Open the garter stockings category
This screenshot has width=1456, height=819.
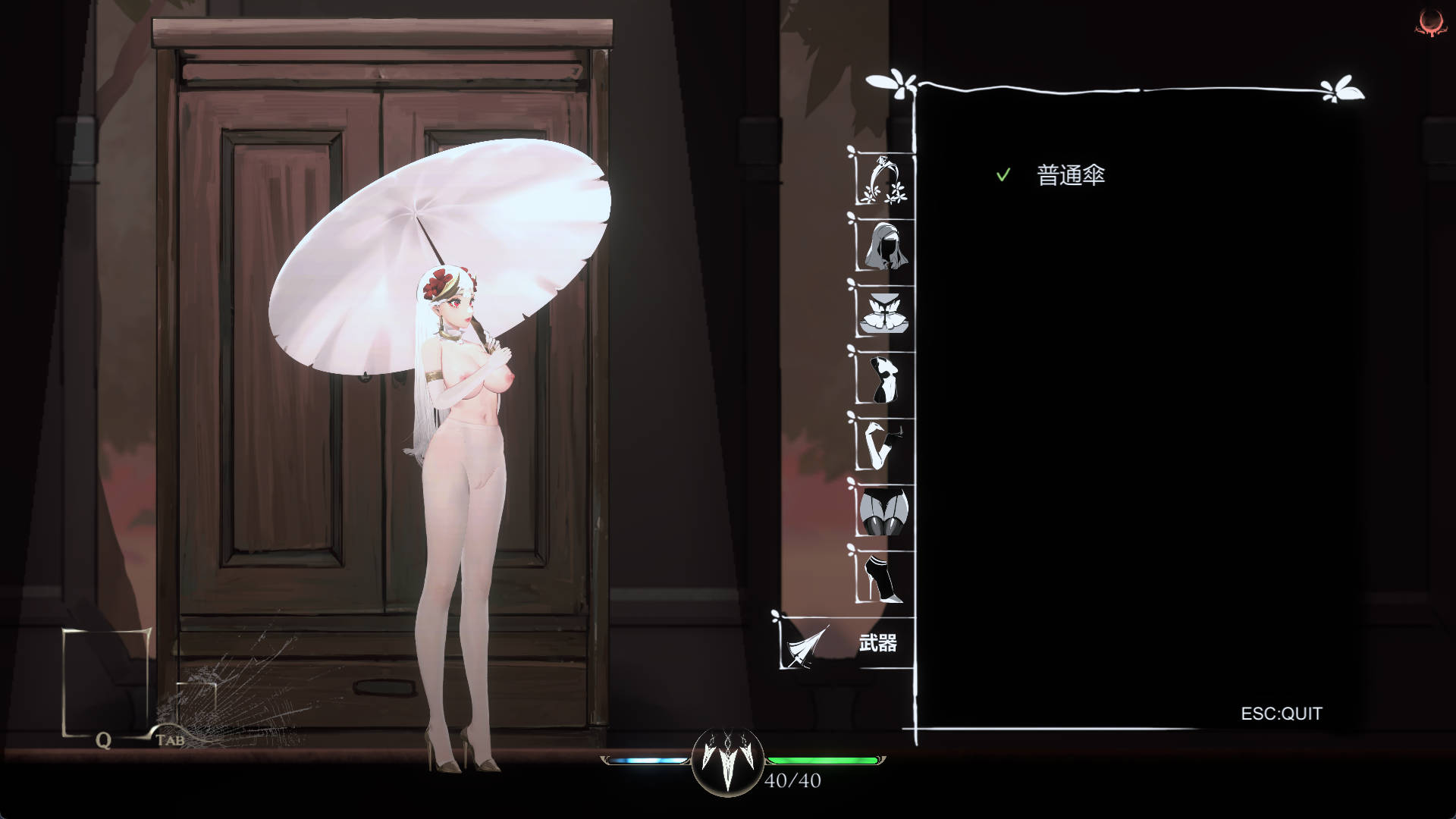tap(884, 510)
